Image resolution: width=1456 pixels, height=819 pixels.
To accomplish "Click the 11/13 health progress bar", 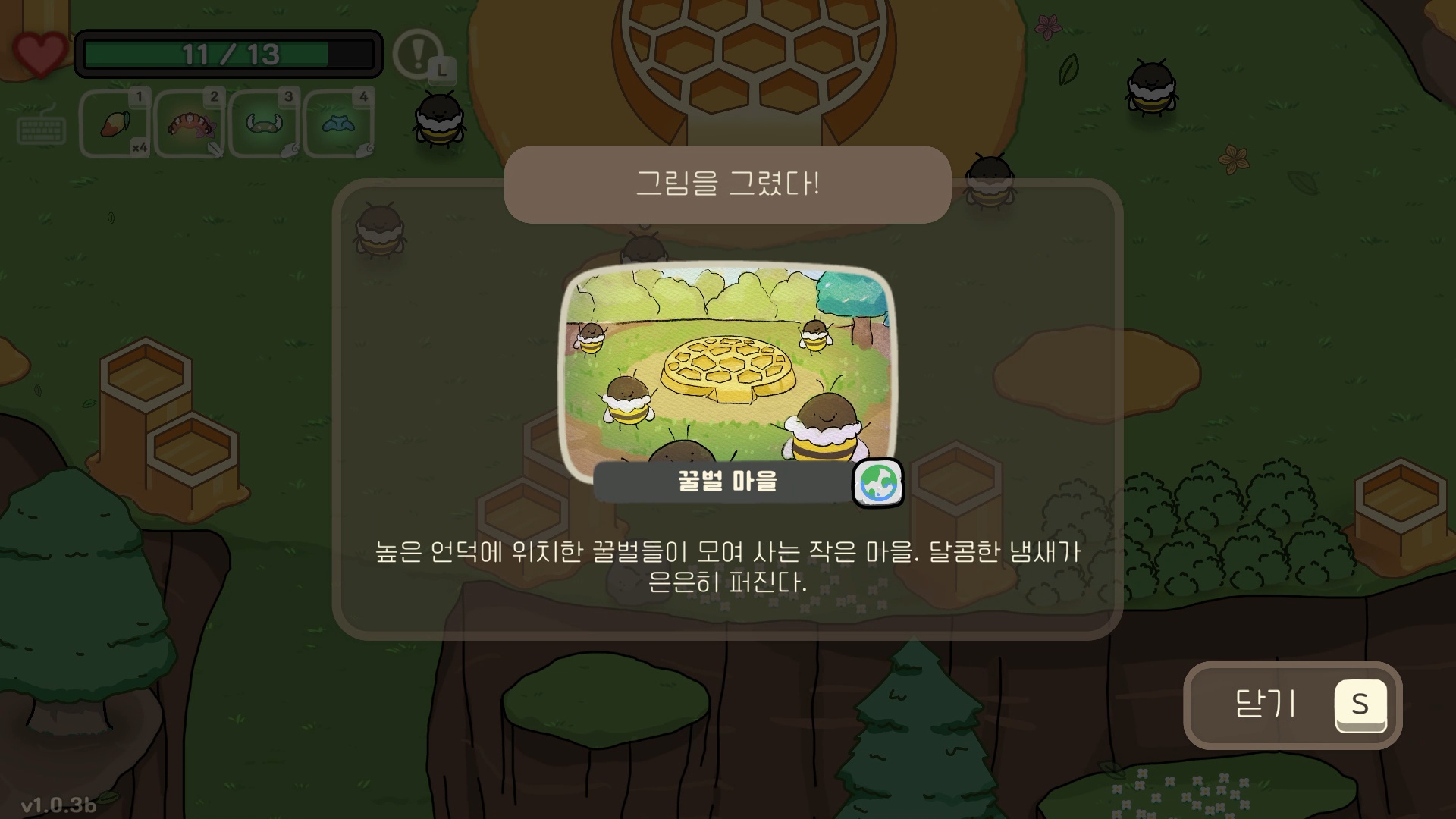I will pos(227,53).
